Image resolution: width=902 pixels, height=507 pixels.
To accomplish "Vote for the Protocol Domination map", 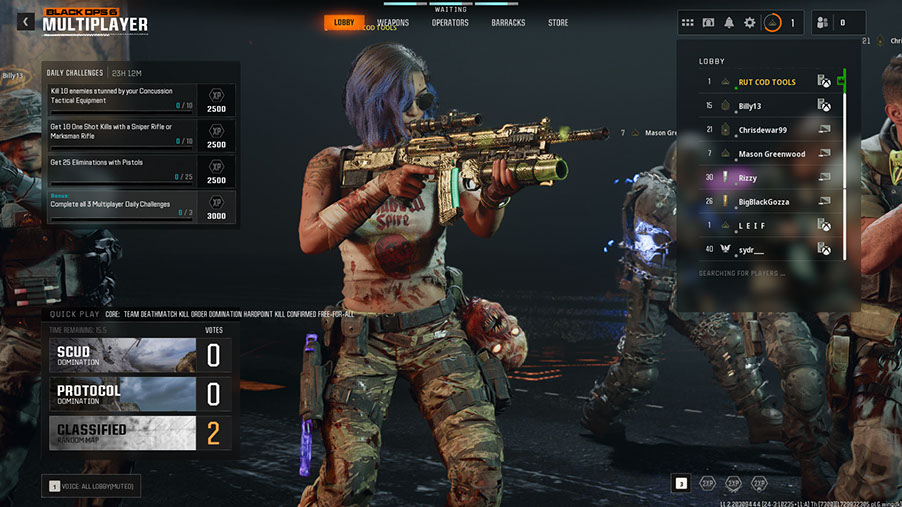I will pyautogui.click(x=140, y=394).
